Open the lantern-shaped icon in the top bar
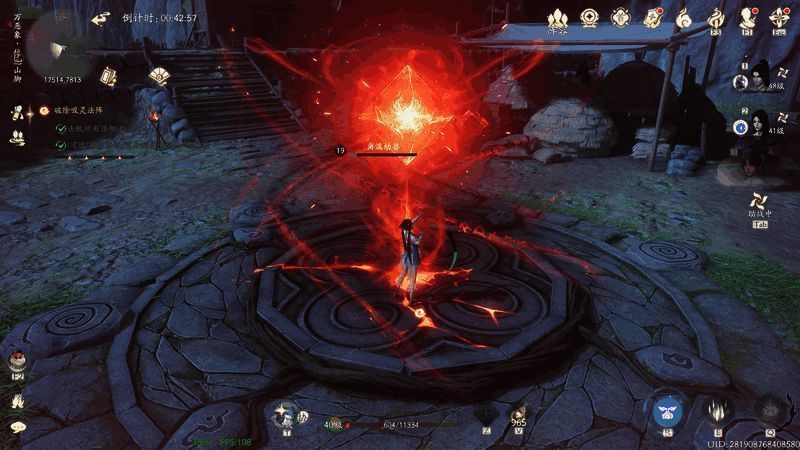Viewport: 800px width, 450px height. 621,17
